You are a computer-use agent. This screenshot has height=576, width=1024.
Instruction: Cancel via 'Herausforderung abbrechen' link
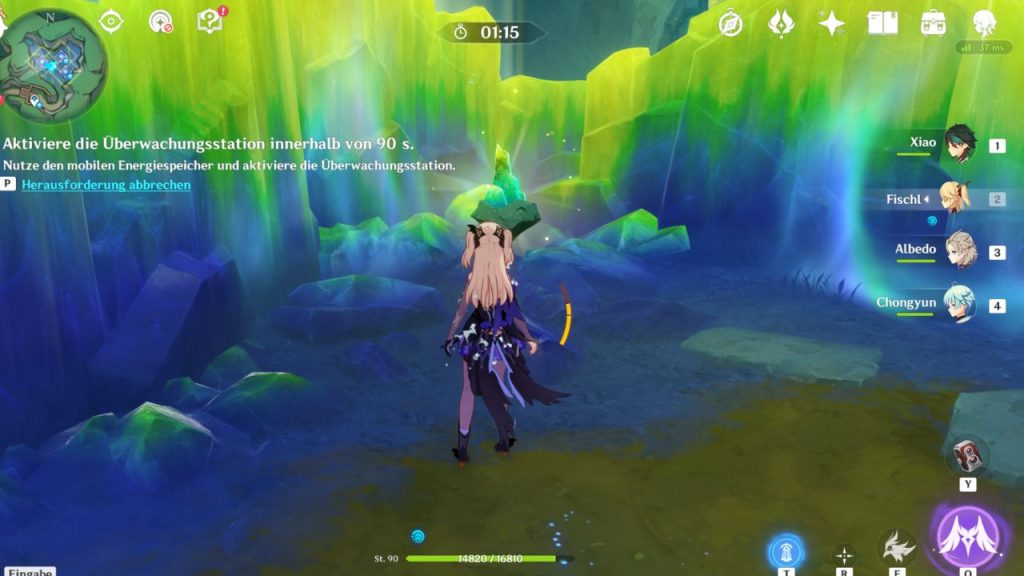click(x=106, y=185)
